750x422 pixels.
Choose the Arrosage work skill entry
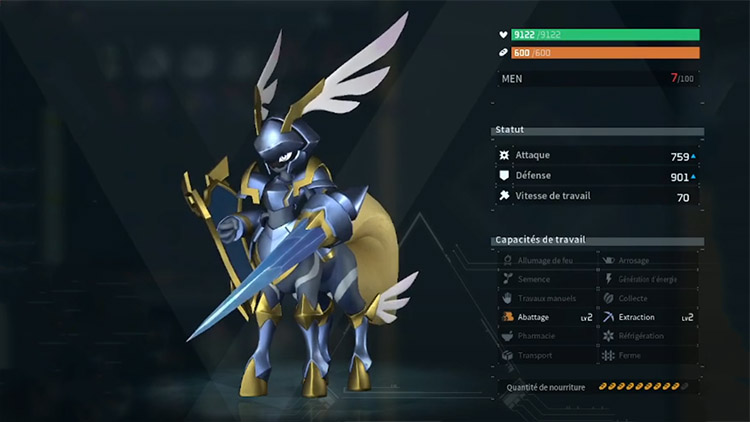click(x=649, y=260)
